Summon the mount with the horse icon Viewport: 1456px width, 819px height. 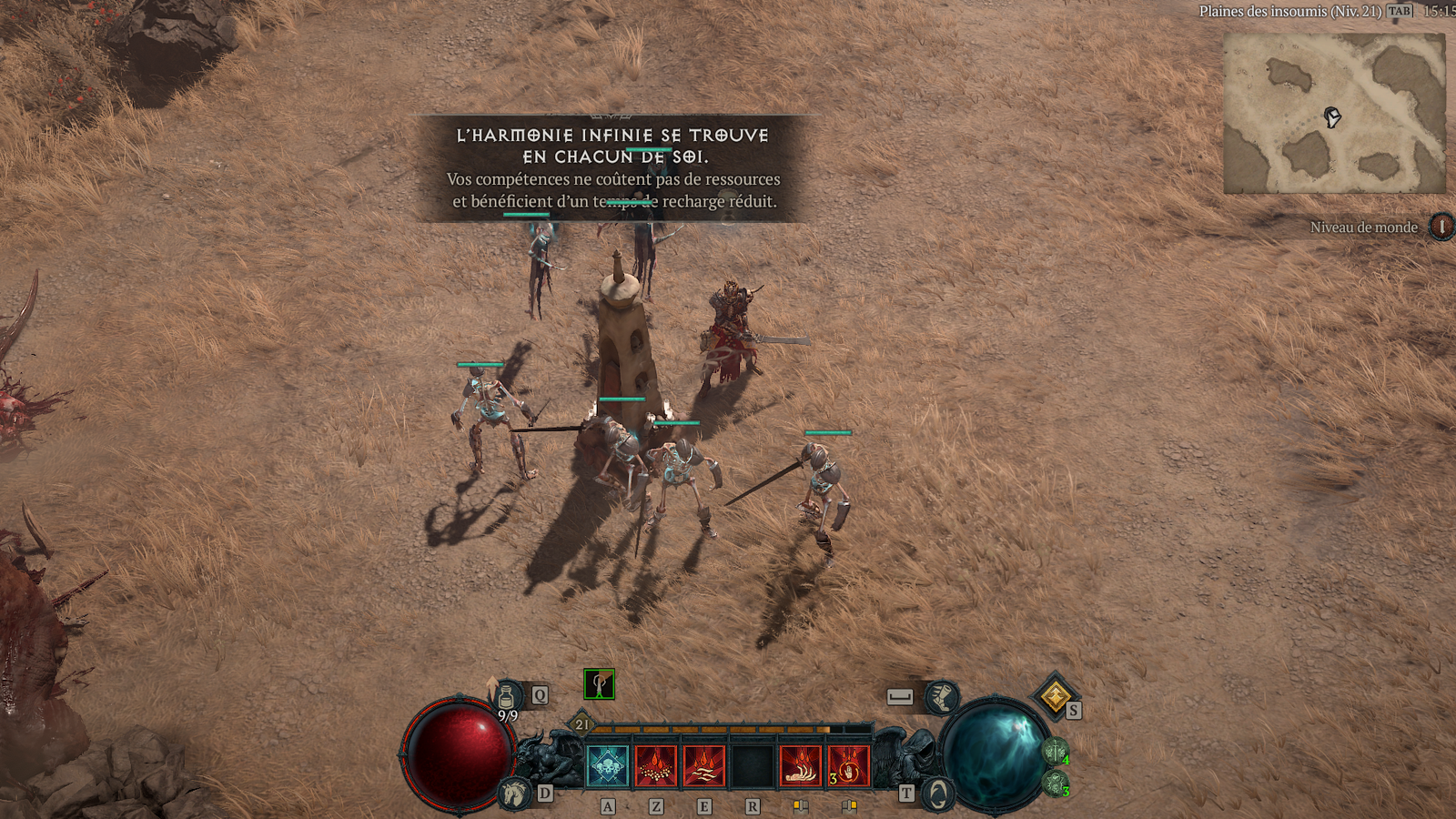click(515, 793)
